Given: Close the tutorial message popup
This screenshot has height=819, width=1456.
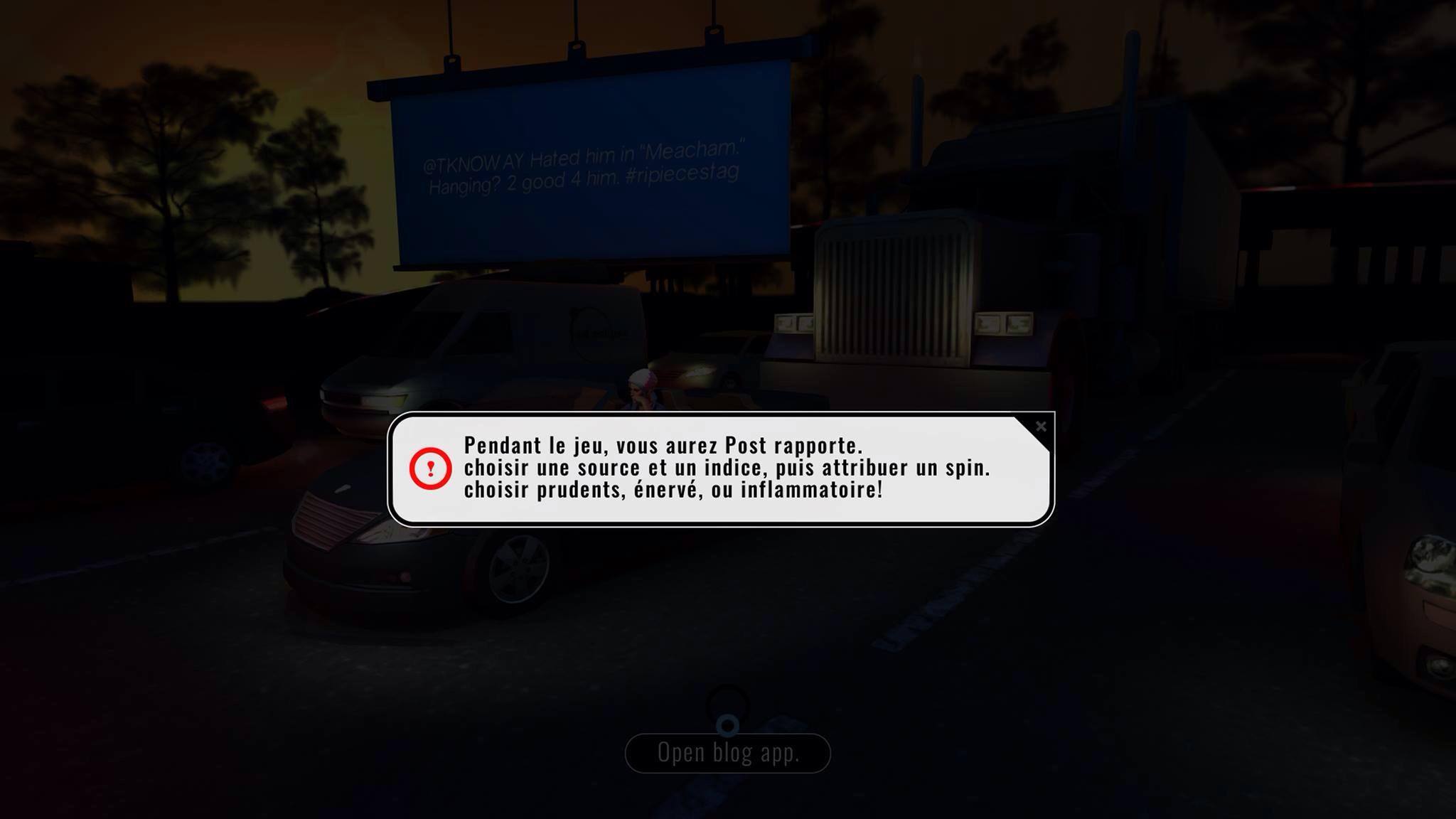Looking at the screenshot, I should (x=1041, y=427).
